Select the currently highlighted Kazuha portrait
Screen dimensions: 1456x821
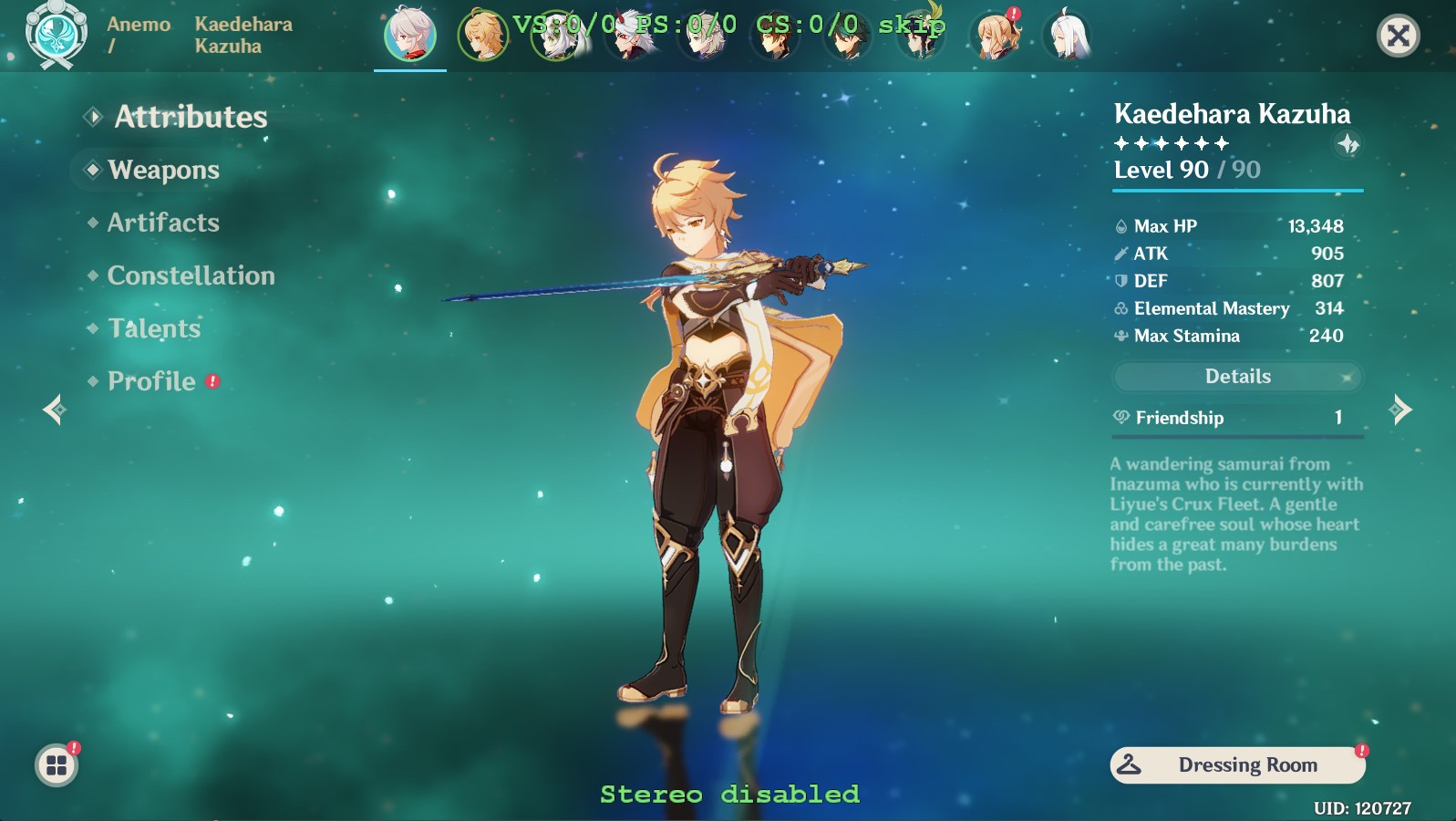409,36
